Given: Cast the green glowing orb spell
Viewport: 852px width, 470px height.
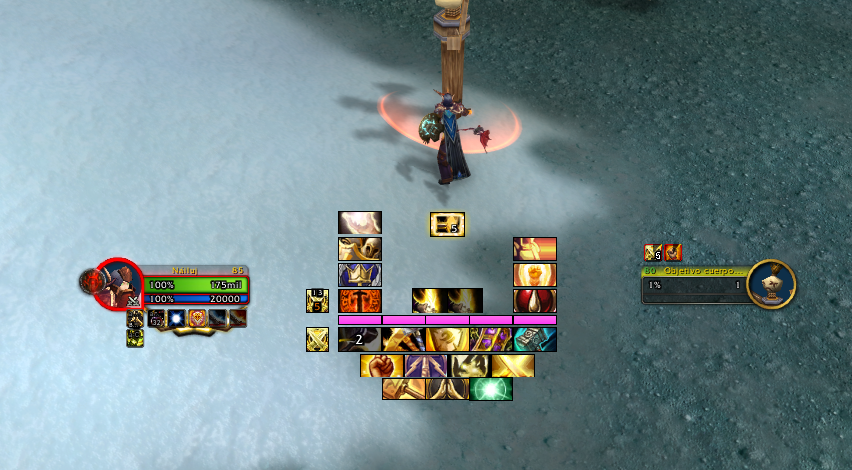Looking at the screenshot, I should point(491,389).
